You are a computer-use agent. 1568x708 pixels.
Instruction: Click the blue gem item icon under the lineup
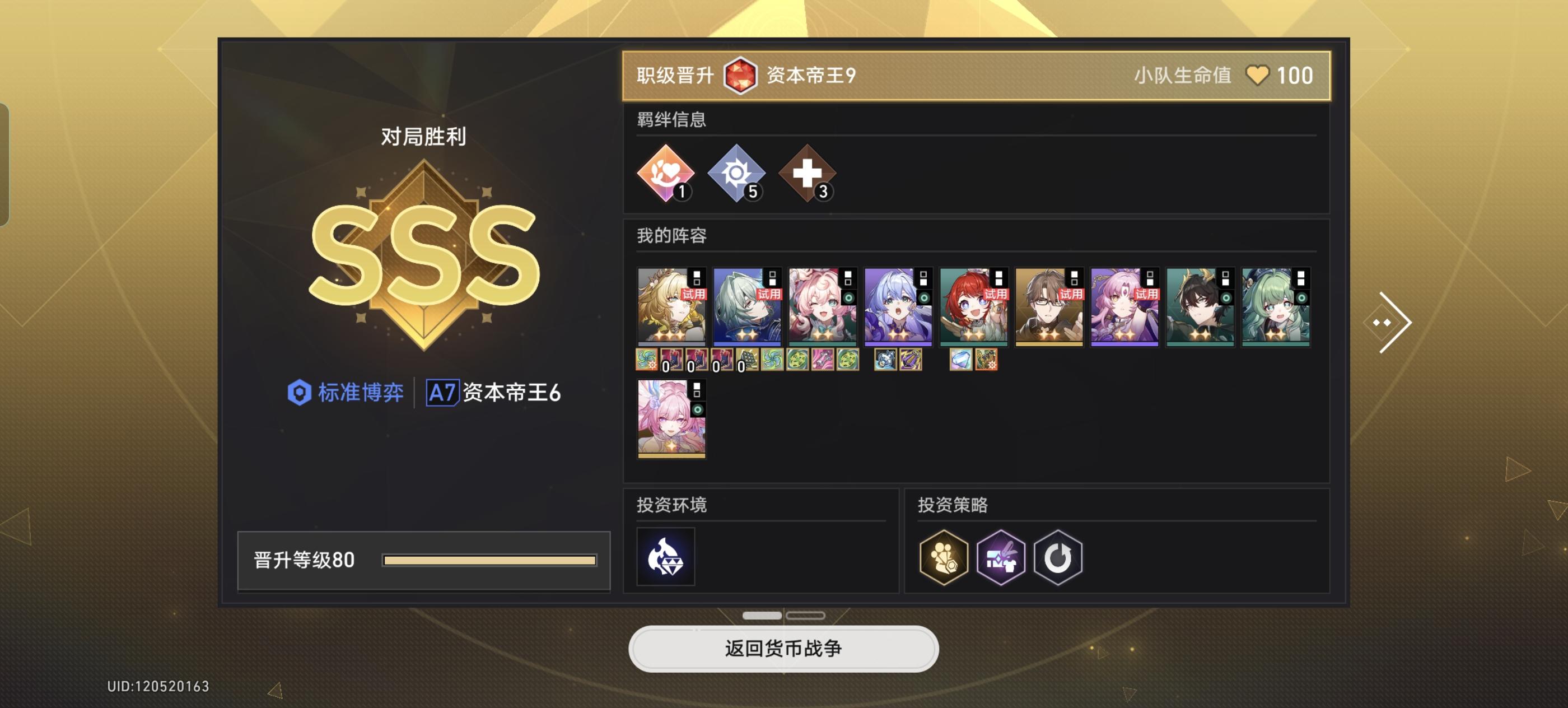[x=962, y=359]
